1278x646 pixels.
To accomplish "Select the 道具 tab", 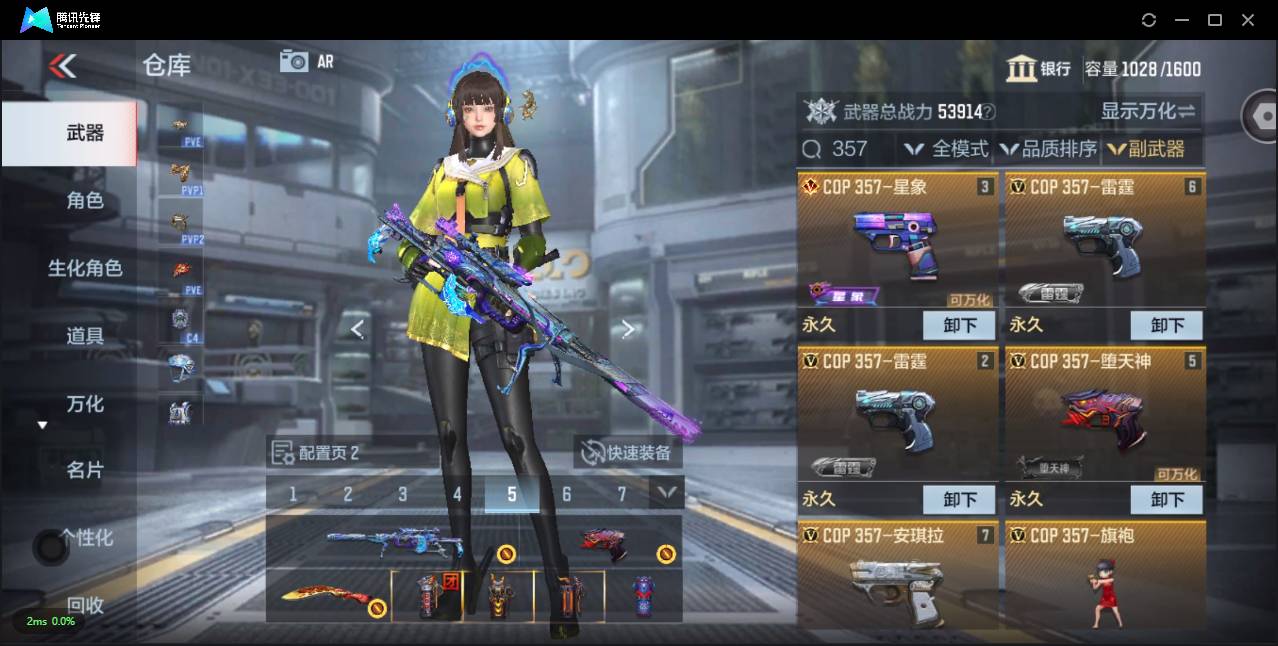I will coord(85,336).
